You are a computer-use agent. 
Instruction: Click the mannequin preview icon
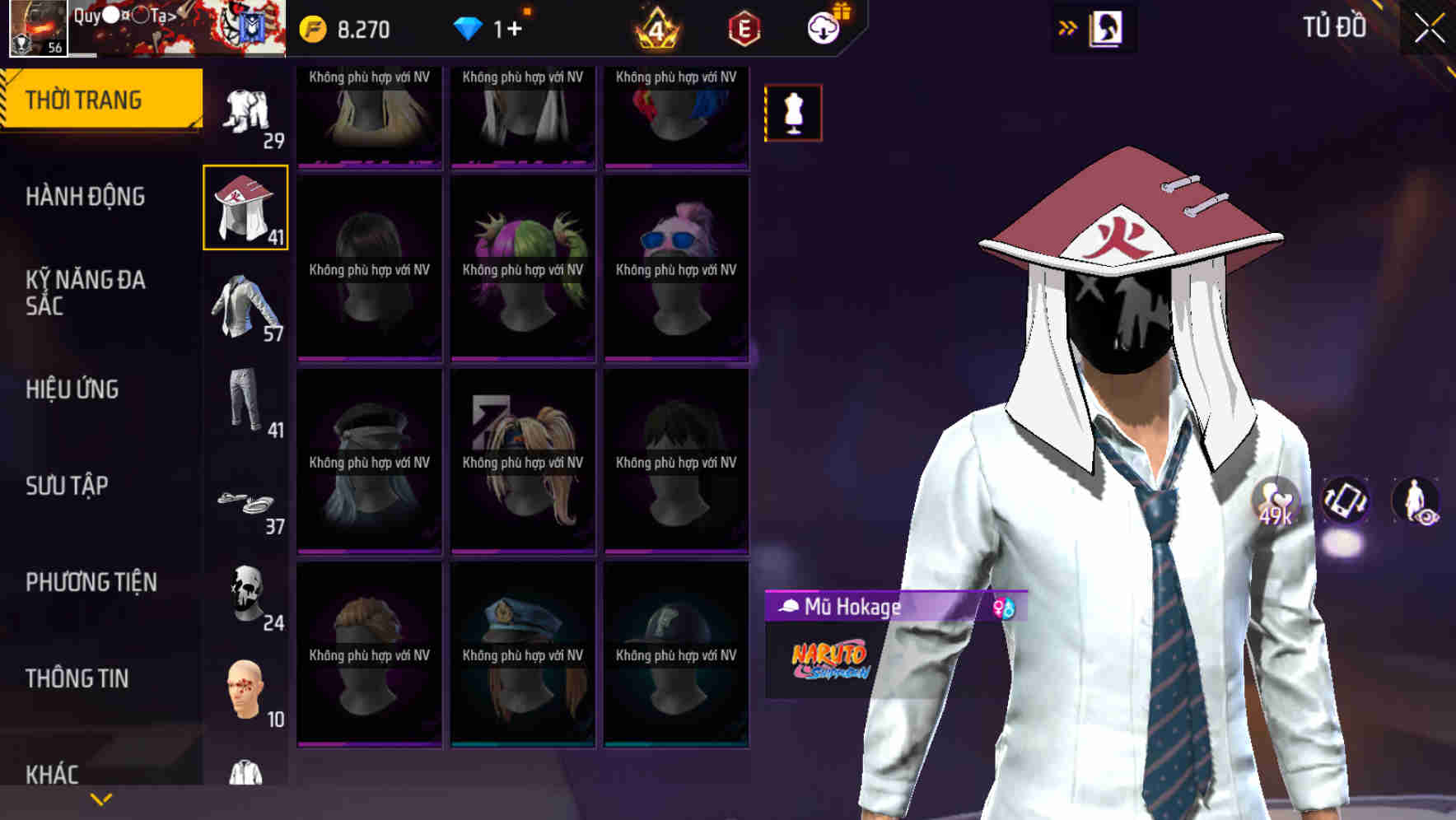click(x=793, y=113)
